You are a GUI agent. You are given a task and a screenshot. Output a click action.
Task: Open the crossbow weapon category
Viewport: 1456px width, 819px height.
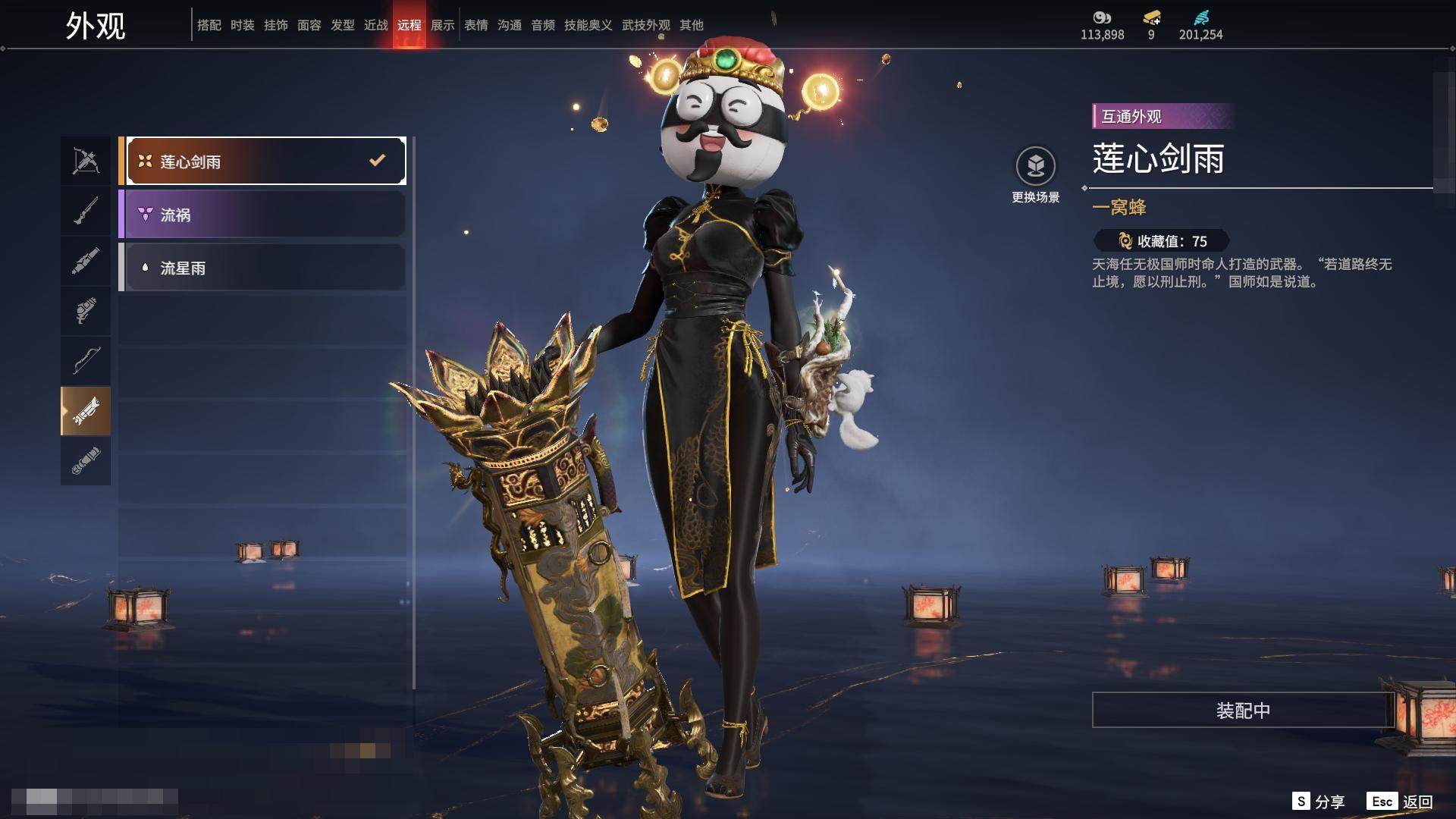point(86,161)
